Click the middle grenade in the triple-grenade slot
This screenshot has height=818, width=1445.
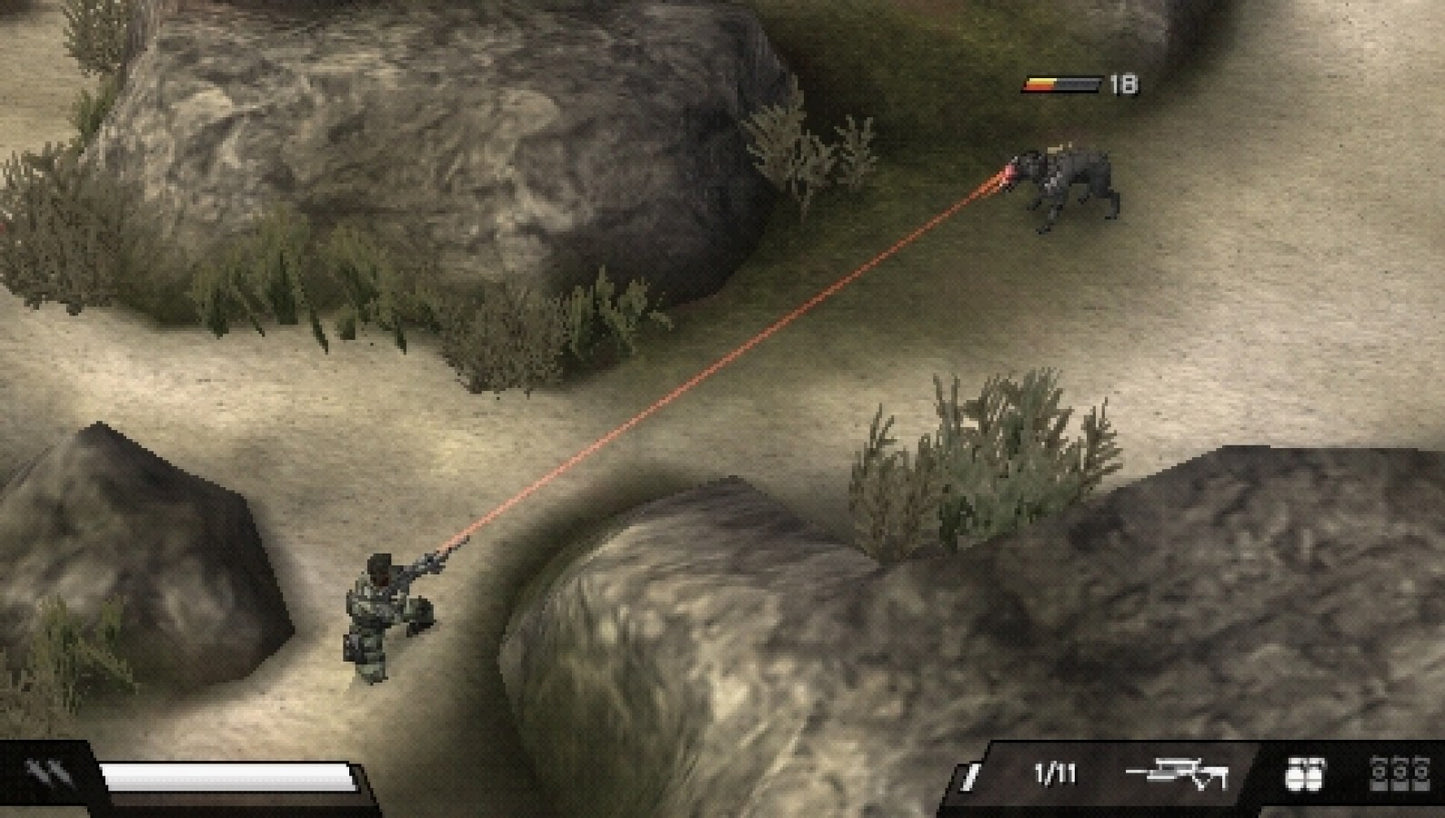click(x=1398, y=772)
